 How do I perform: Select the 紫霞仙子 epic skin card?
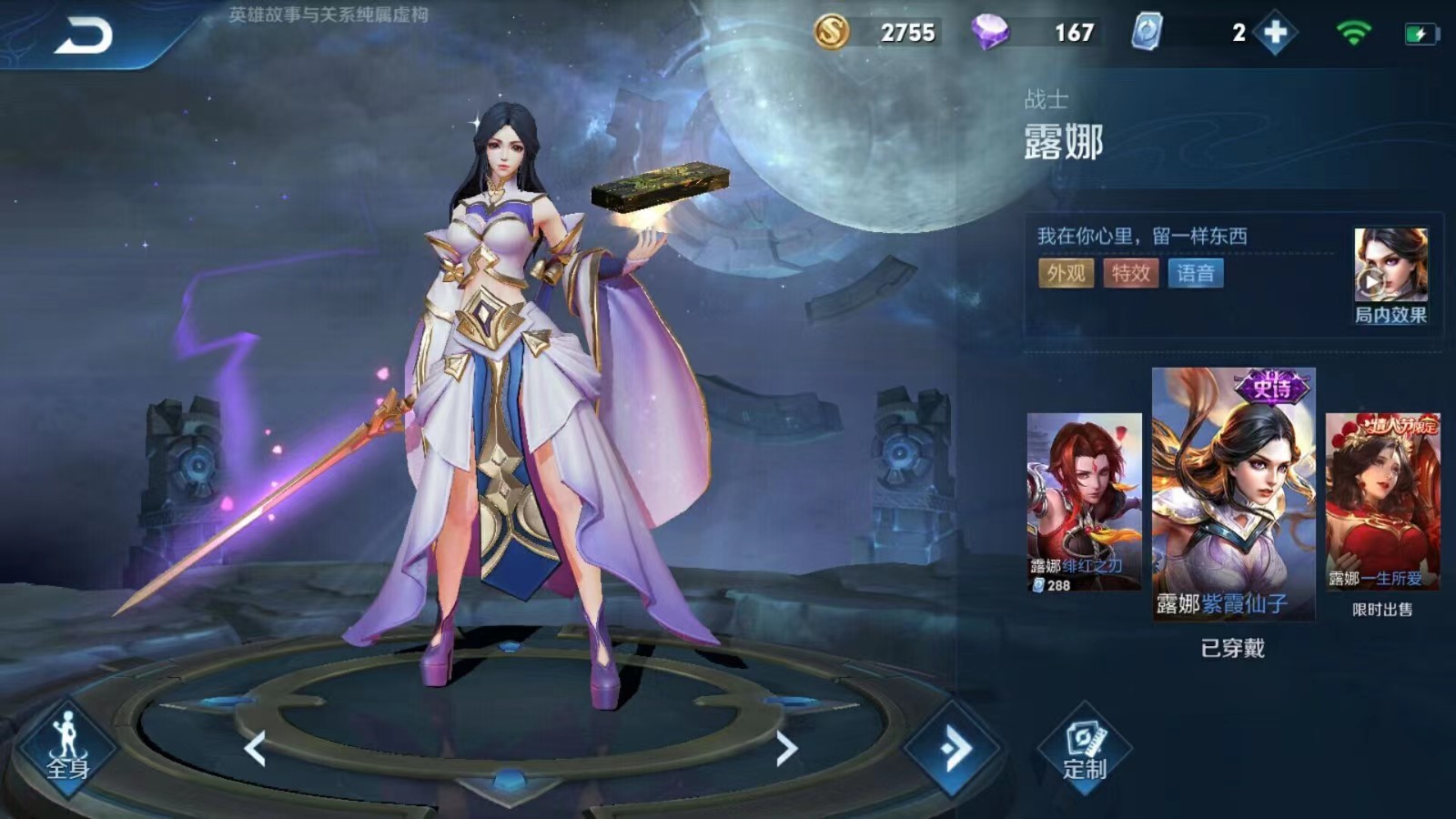1233,493
